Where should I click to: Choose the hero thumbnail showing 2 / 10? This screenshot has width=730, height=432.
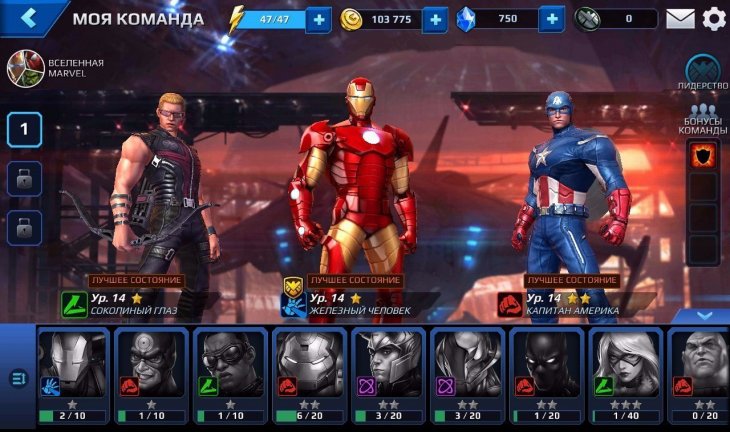(x=75, y=376)
